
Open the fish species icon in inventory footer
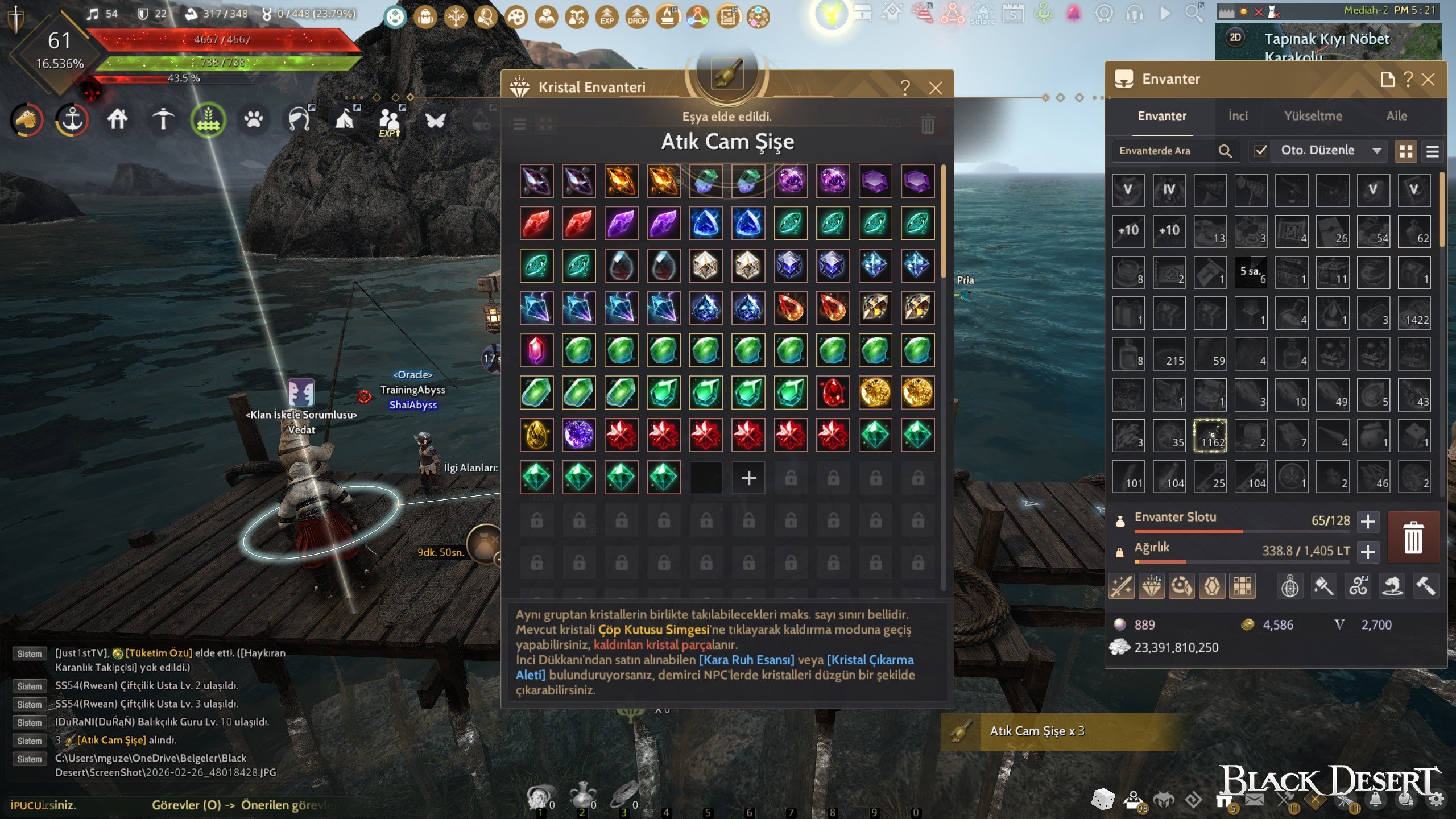pyautogui.click(x=1391, y=586)
